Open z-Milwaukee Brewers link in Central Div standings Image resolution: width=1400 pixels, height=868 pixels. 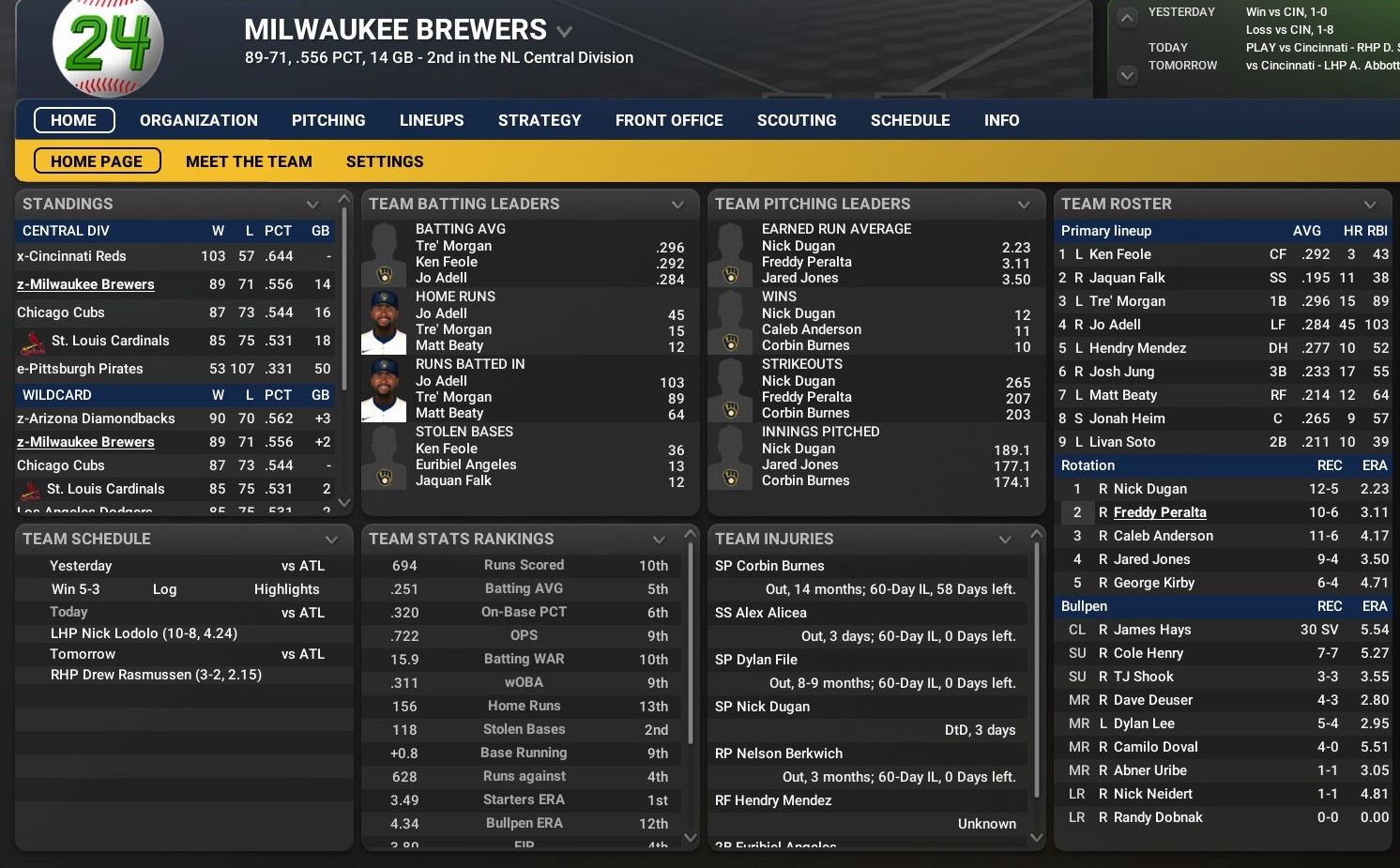85,284
